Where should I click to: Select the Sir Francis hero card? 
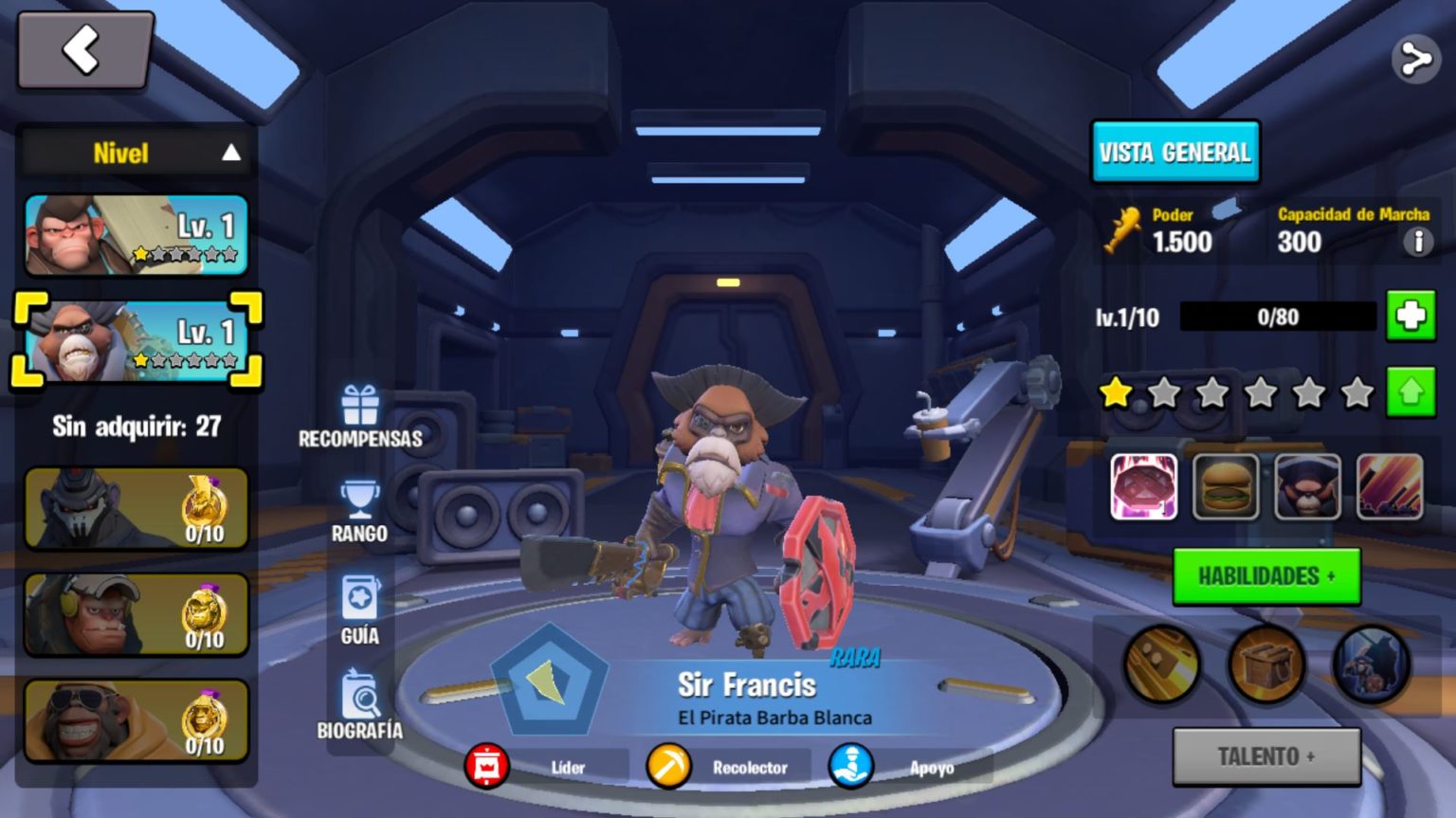[x=136, y=340]
